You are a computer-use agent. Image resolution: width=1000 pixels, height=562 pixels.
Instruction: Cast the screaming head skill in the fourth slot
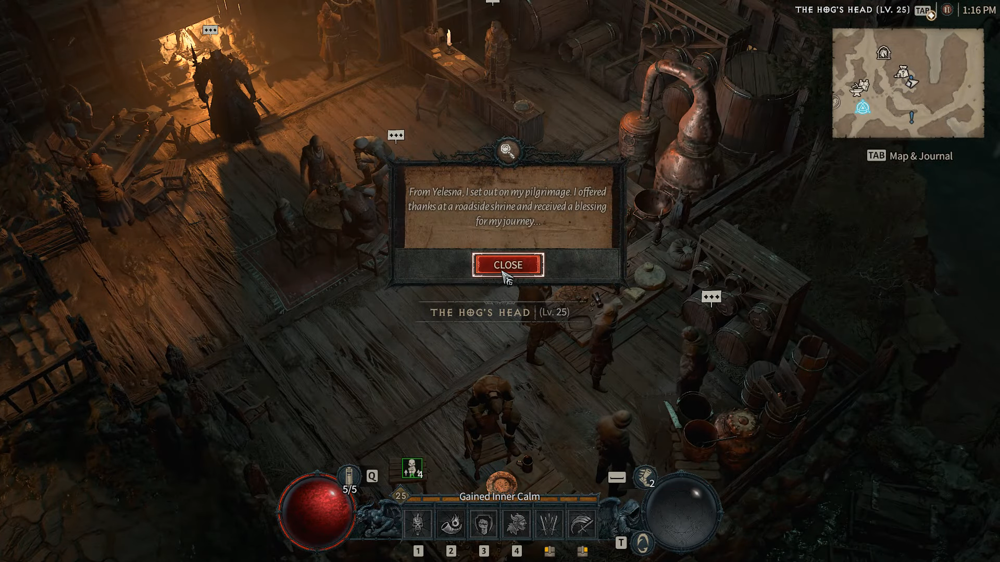pos(517,523)
